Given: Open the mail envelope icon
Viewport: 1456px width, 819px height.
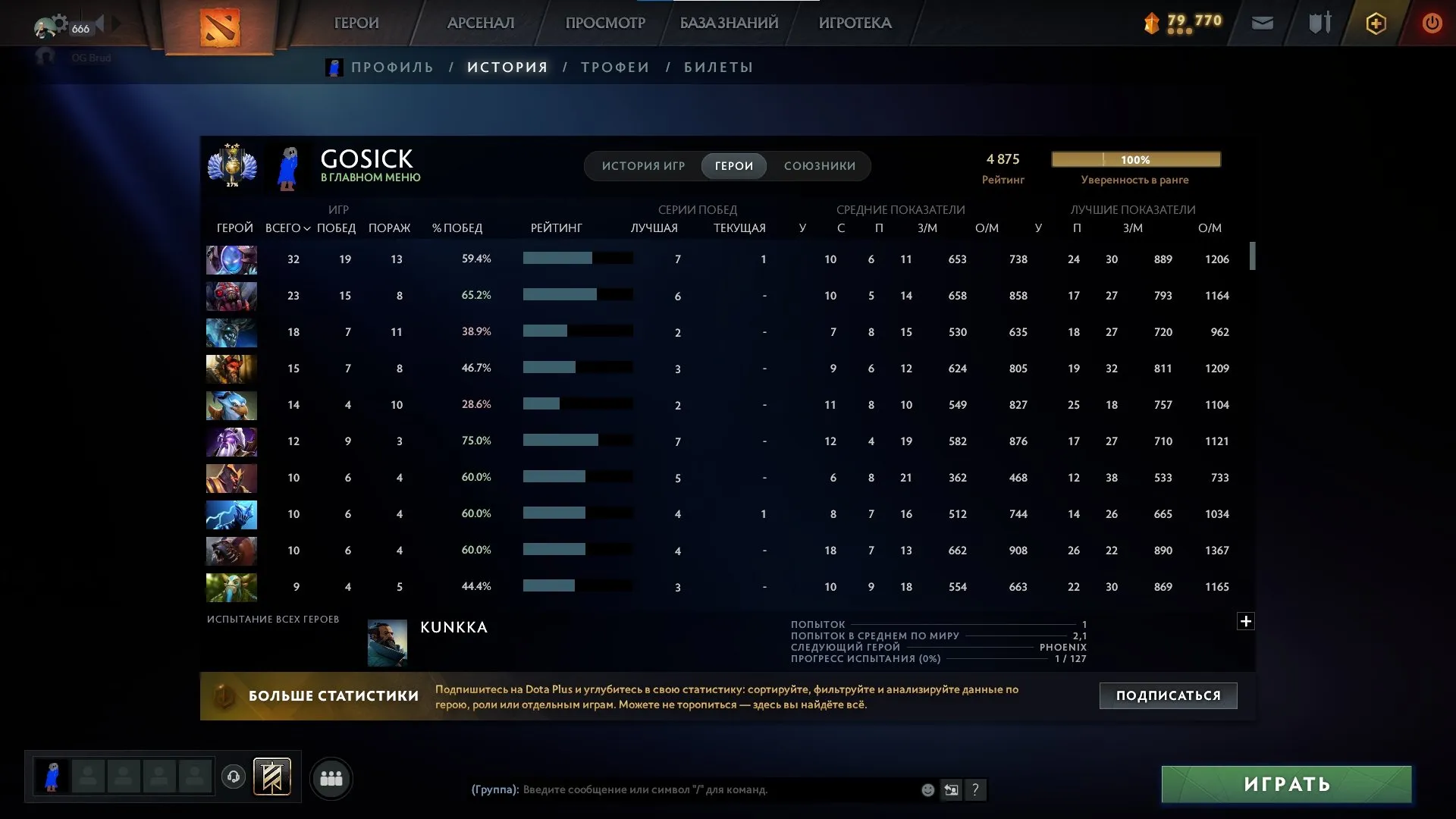Looking at the screenshot, I should [x=1262, y=24].
